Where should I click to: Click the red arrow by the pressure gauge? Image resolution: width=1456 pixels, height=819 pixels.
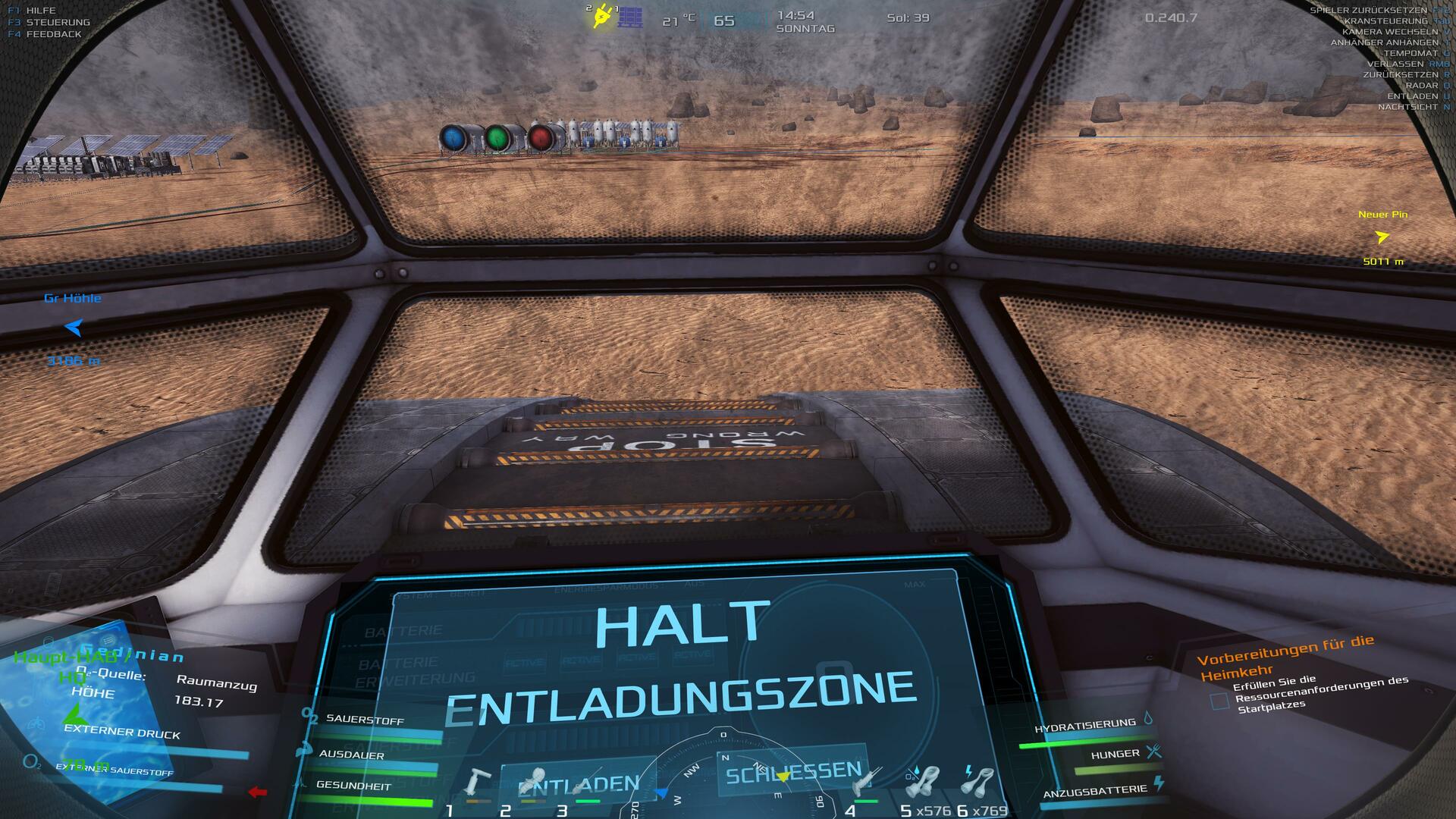(x=258, y=792)
